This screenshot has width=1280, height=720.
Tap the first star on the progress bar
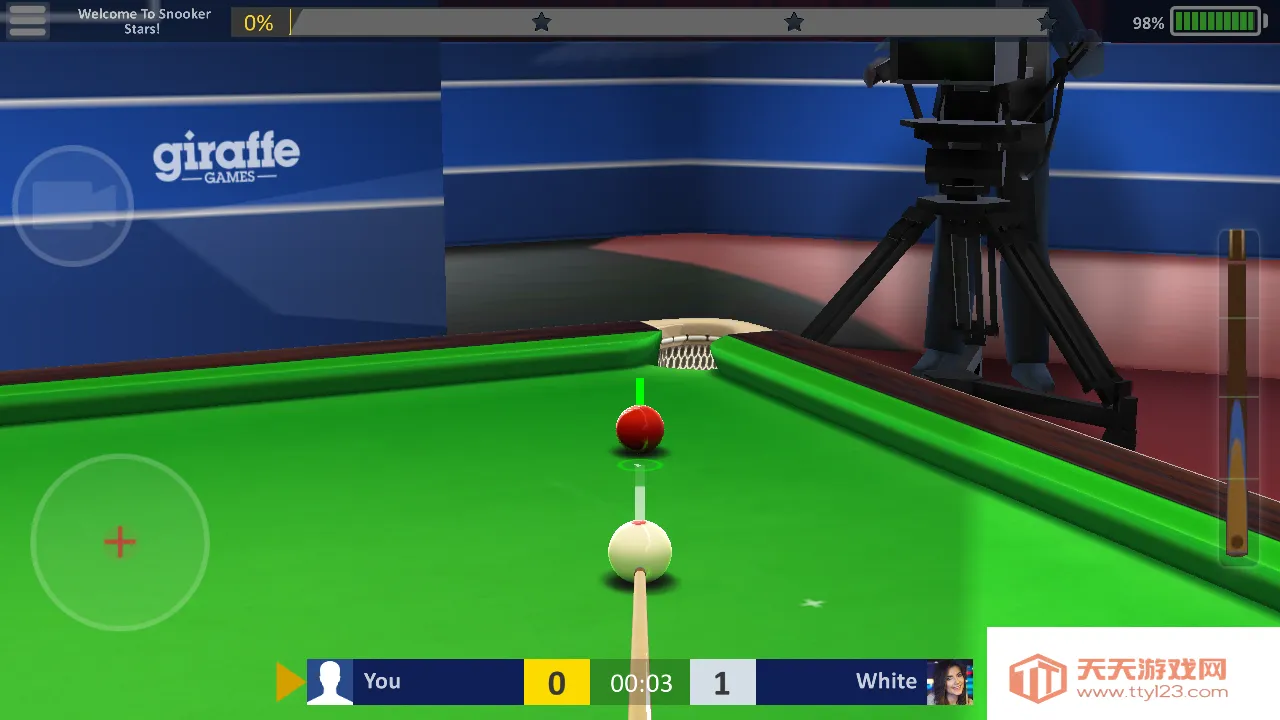[x=541, y=20]
